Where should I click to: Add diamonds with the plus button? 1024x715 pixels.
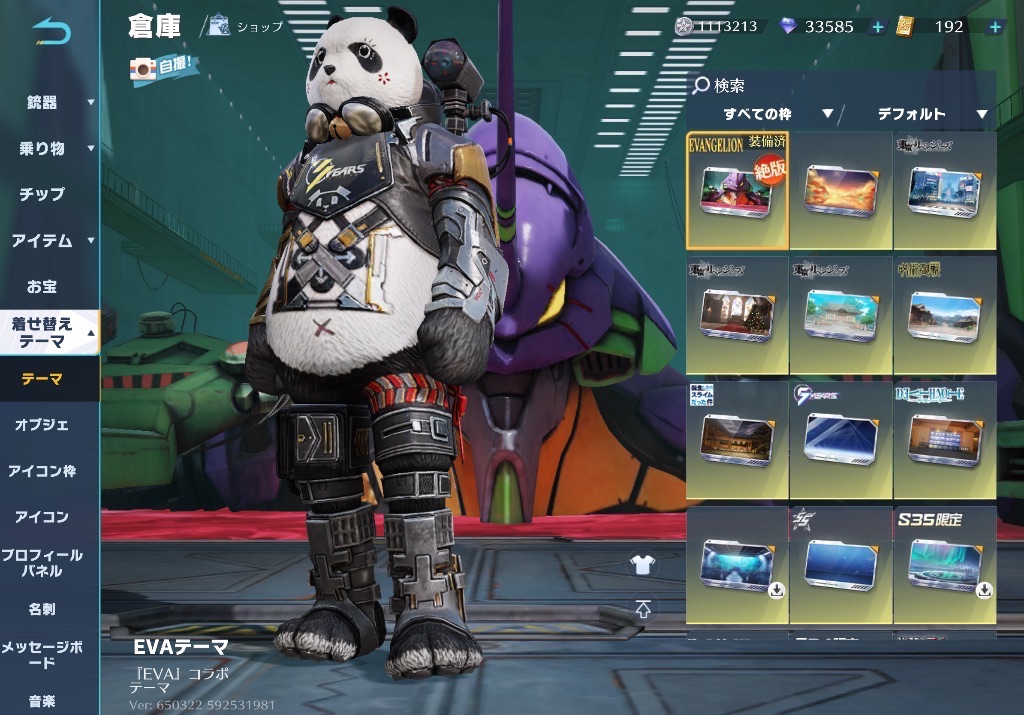coord(877,27)
